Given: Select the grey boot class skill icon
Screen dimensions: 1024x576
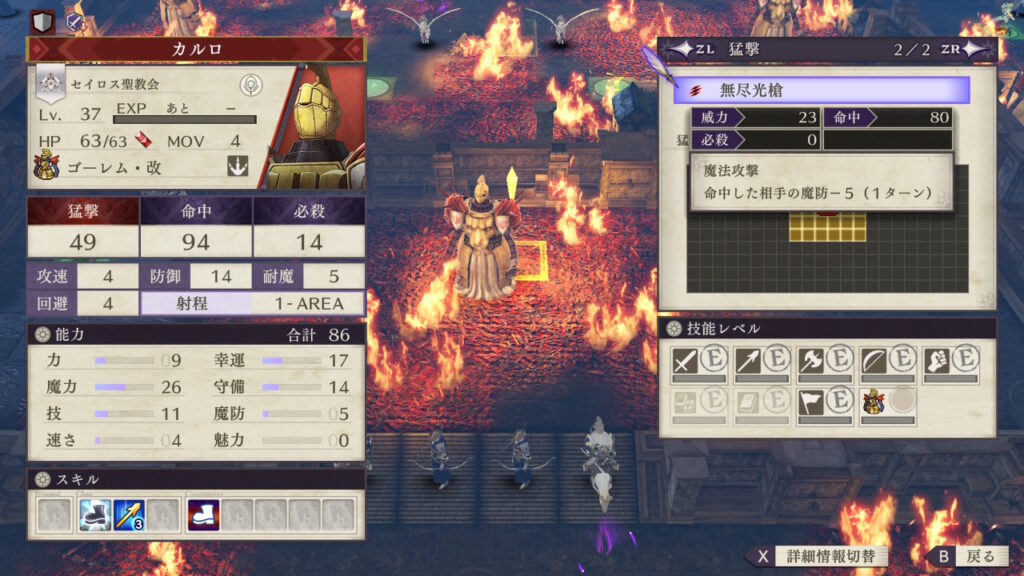Looking at the screenshot, I should pyautogui.click(x=95, y=514).
